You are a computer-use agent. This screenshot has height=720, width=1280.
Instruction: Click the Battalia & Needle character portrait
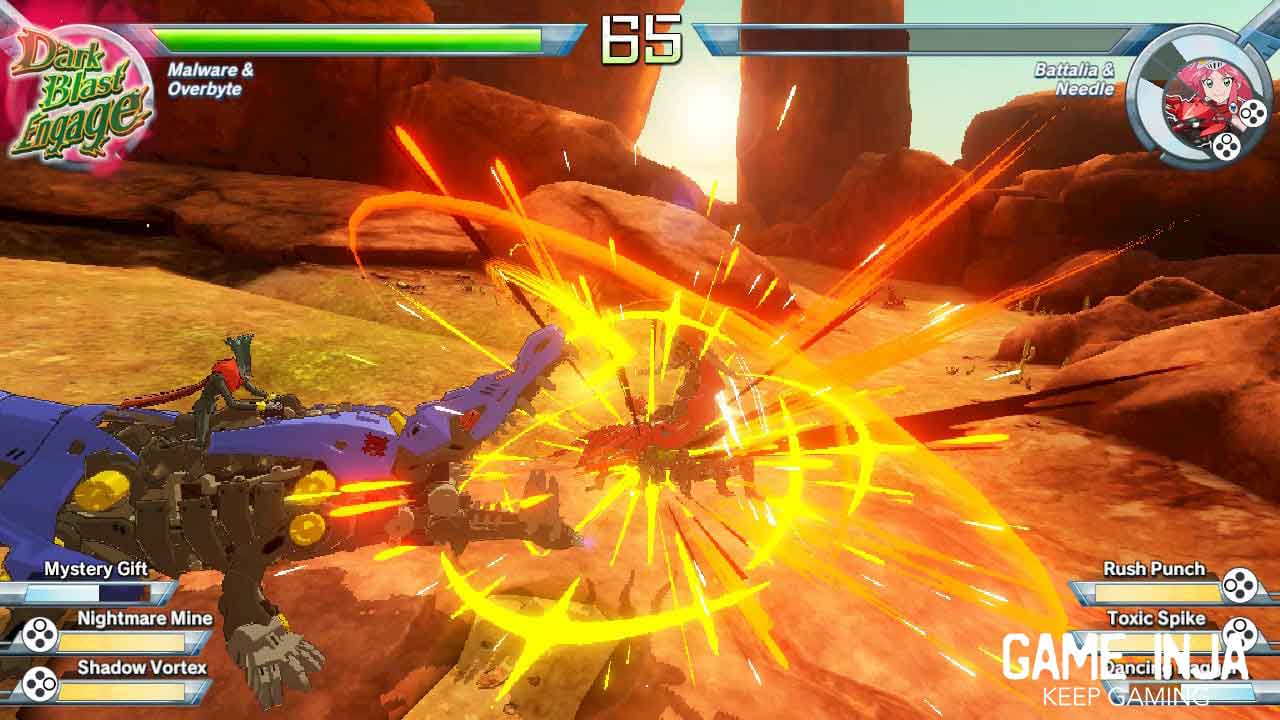click(1198, 97)
